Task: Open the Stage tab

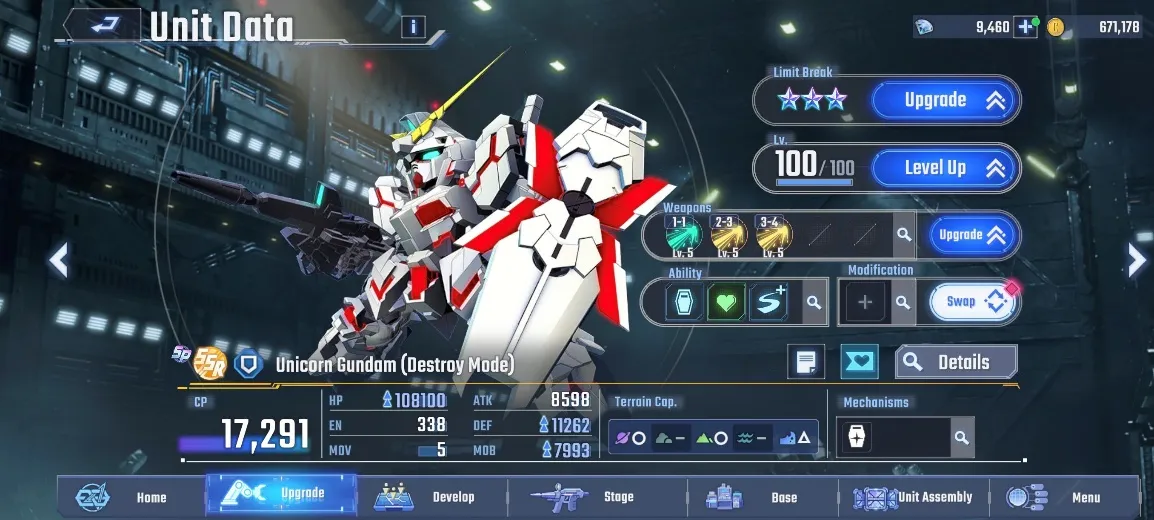Action: click(x=597, y=497)
